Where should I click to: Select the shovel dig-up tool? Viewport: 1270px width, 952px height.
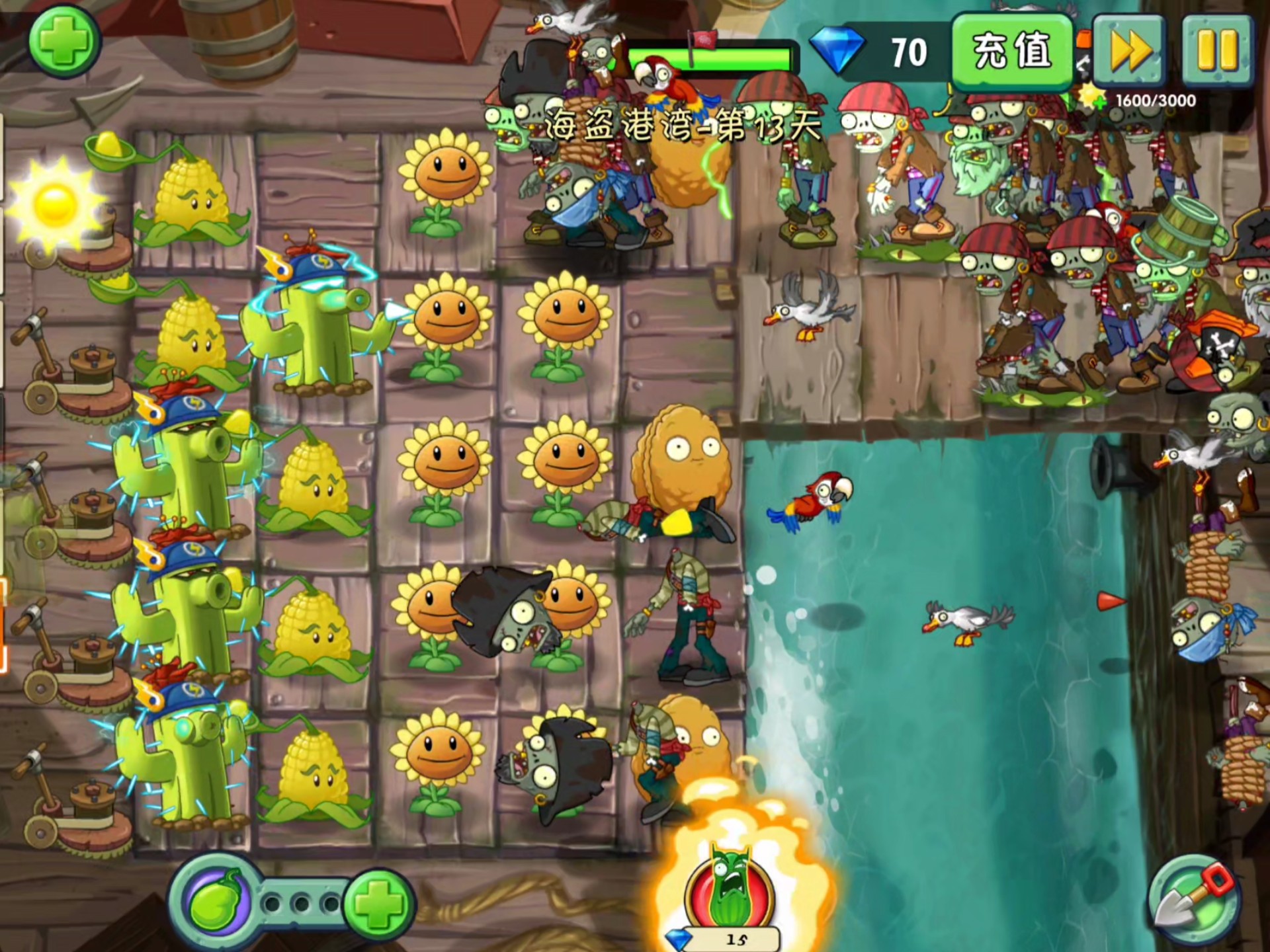[1194, 900]
